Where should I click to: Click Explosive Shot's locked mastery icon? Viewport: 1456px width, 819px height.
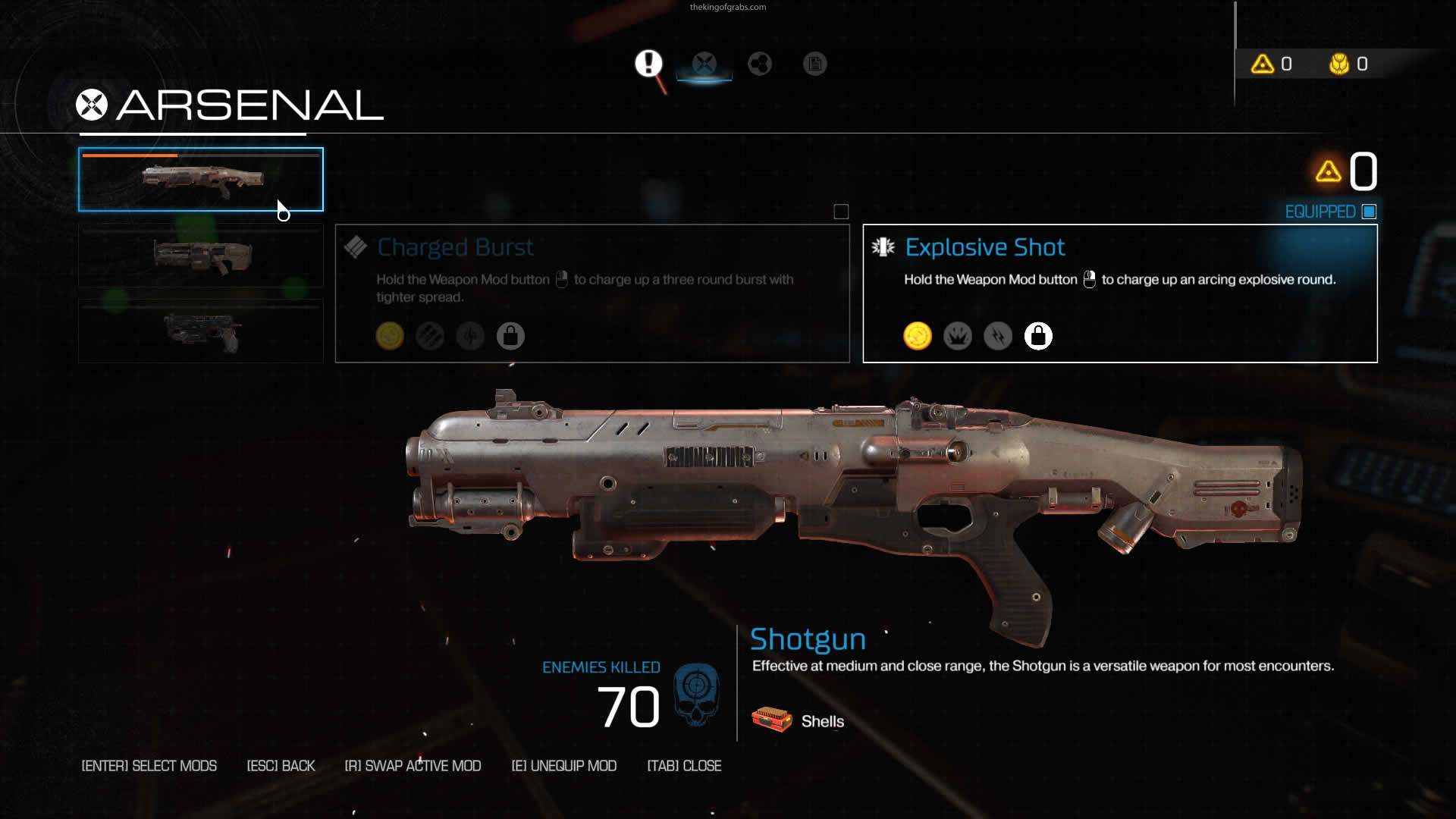(1038, 336)
